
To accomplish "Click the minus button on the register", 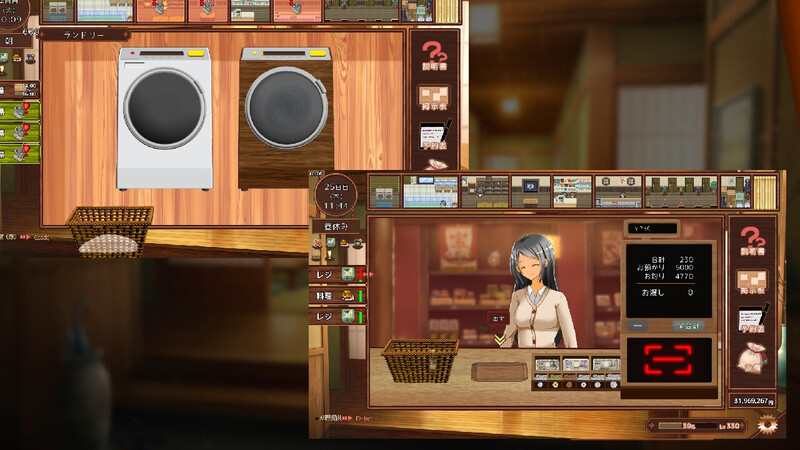I will click(639, 326).
